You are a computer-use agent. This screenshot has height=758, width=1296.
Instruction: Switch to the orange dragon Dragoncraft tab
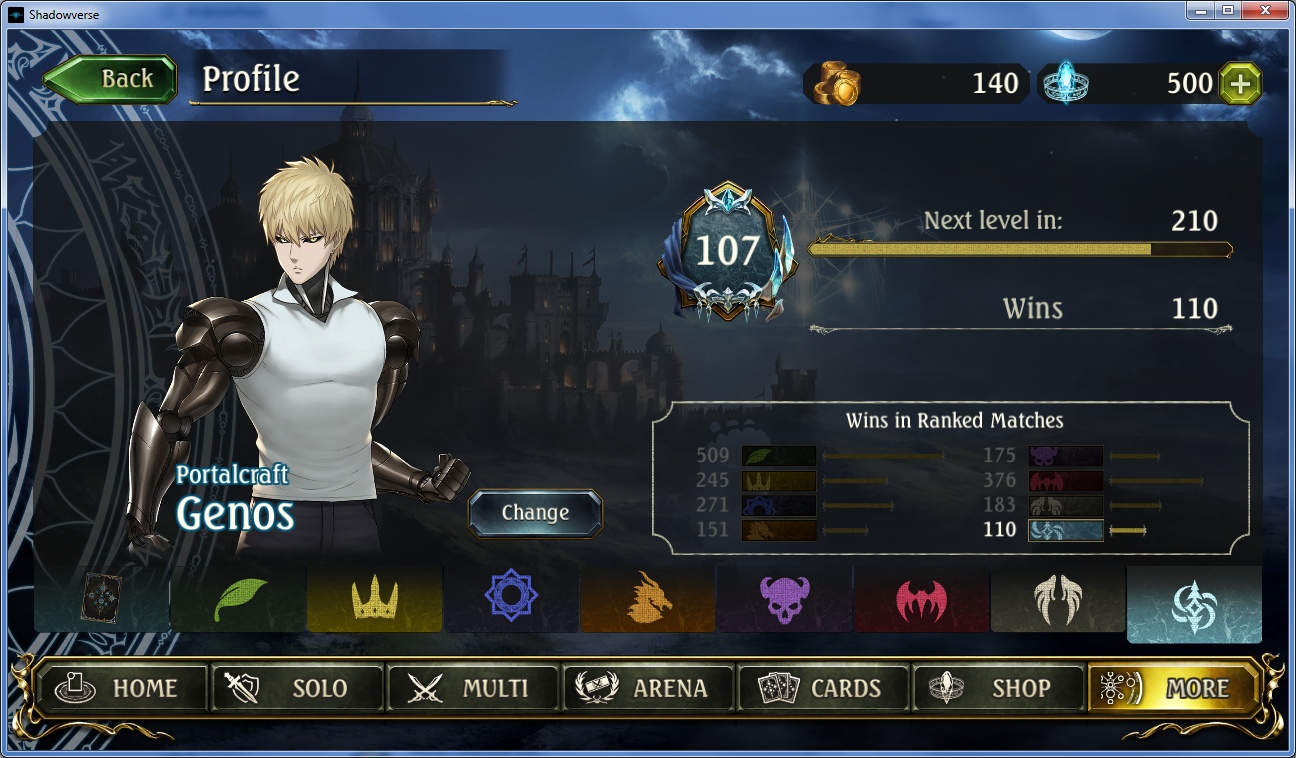click(648, 600)
